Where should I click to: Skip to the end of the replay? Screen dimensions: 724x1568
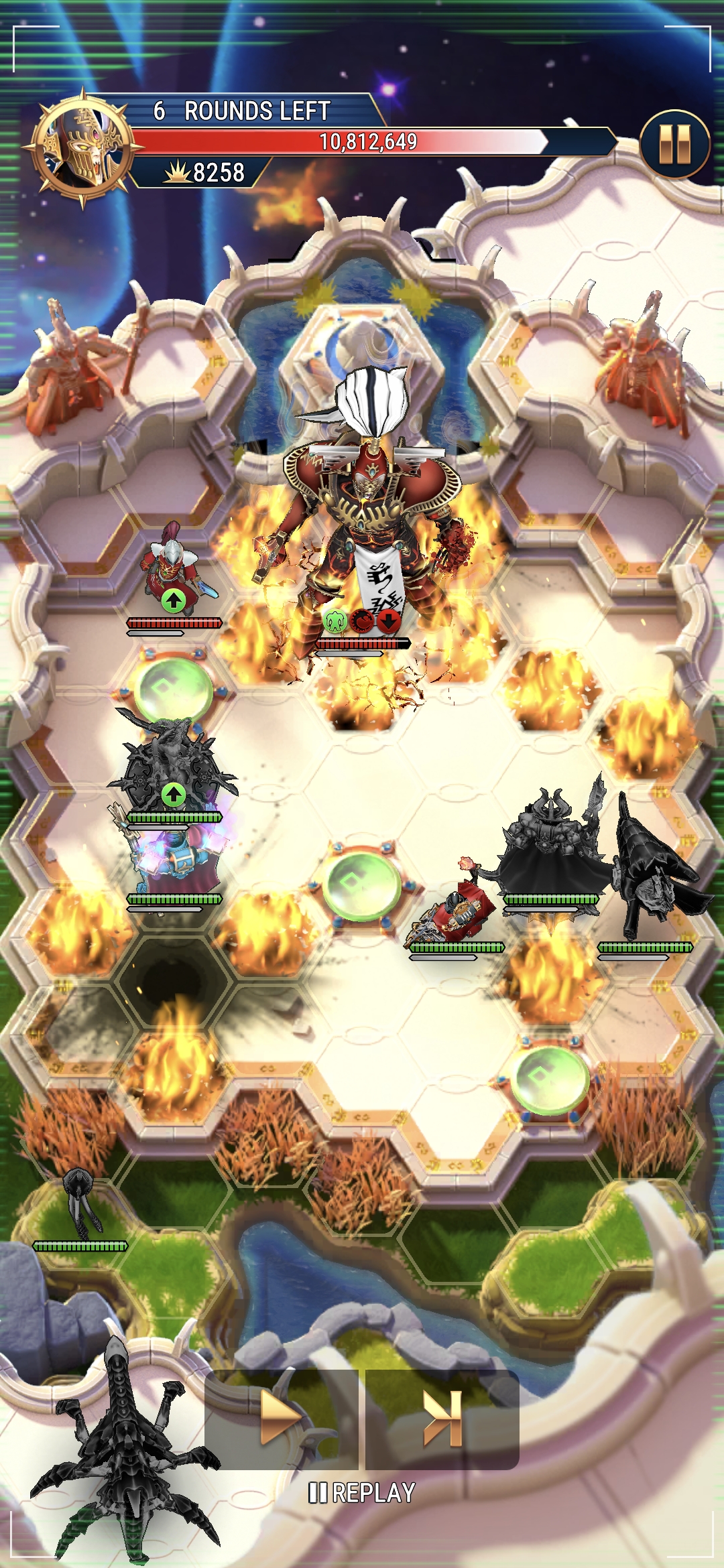coord(442,1419)
